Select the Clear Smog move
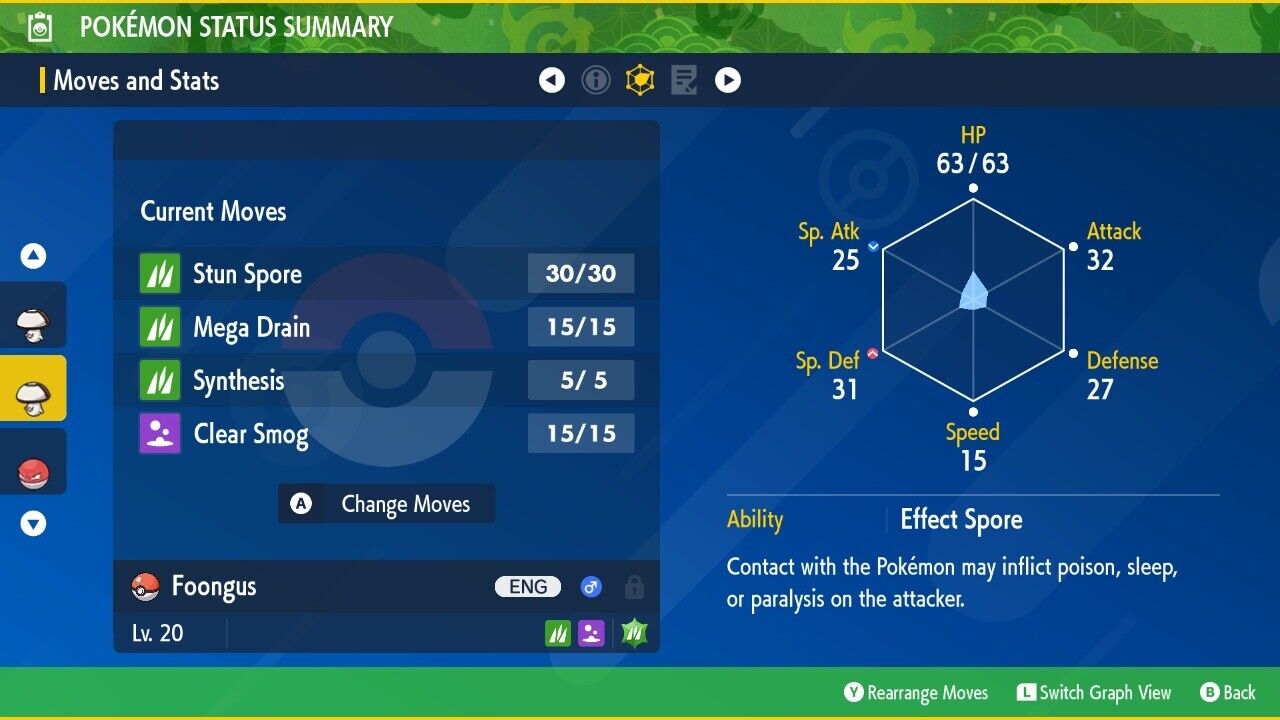The height and width of the screenshot is (720, 1280). coord(386,434)
